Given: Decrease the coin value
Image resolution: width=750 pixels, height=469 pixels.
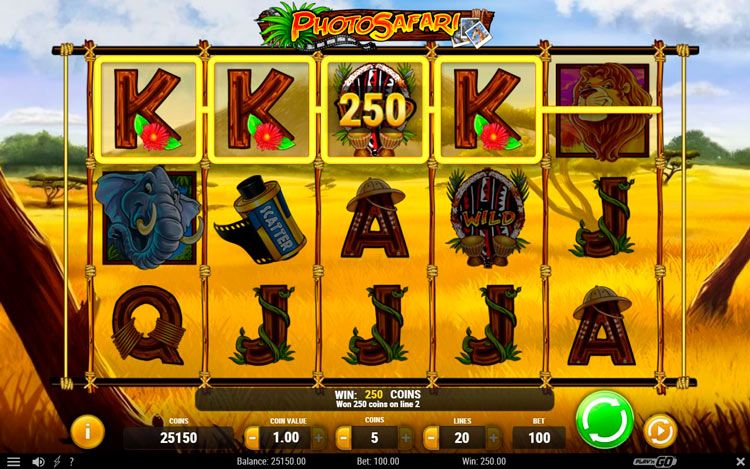Looking at the screenshot, I should click(252, 437).
